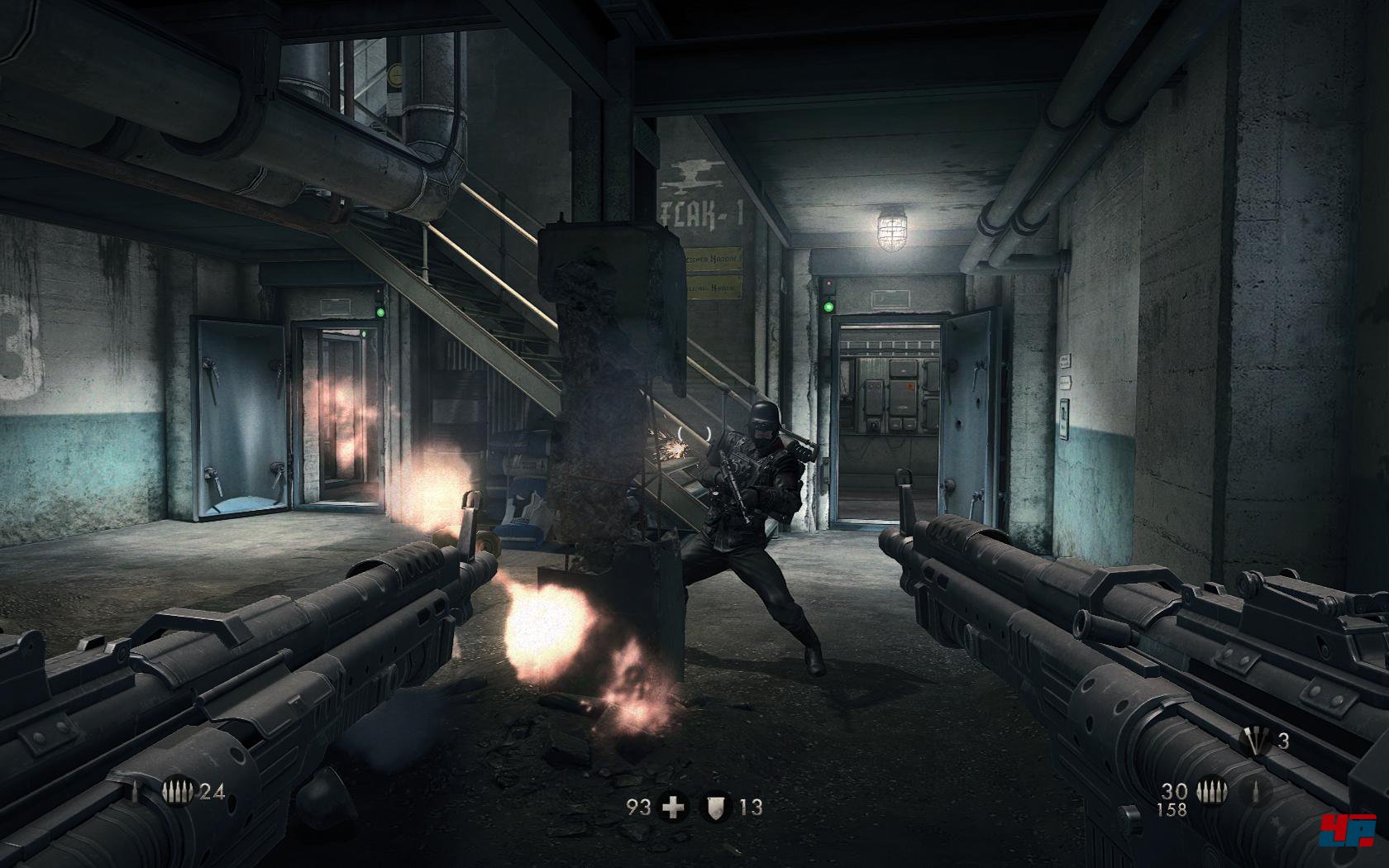The height and width of the screenshot is (868, 1389).
Task: Select the throwing knives icon
Action: pos(1258,742)
